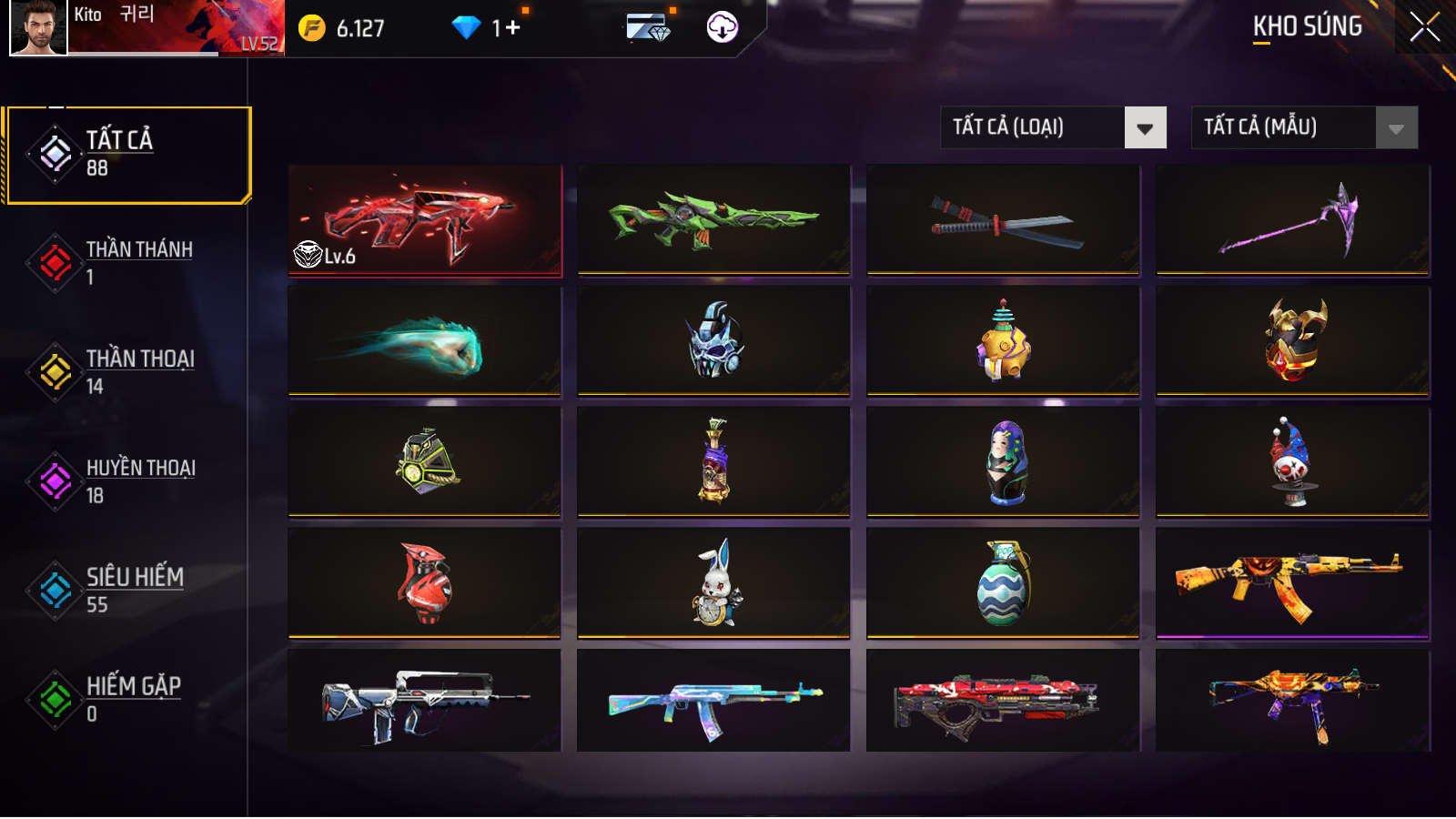Screen dimensions: 1456x819
Task: Select the katana sword skin
Action: click(1003, 219)
